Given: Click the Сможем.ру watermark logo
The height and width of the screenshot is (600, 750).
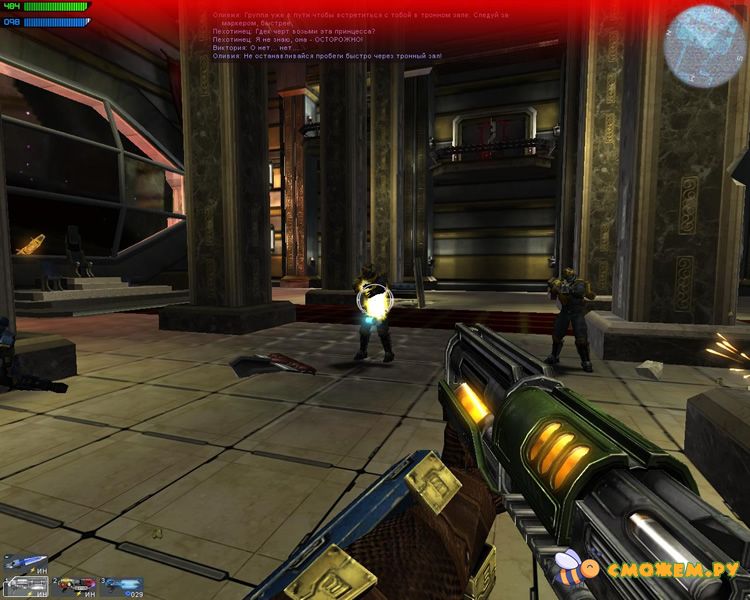Looking at the screenshot, I should coord(650,570).
